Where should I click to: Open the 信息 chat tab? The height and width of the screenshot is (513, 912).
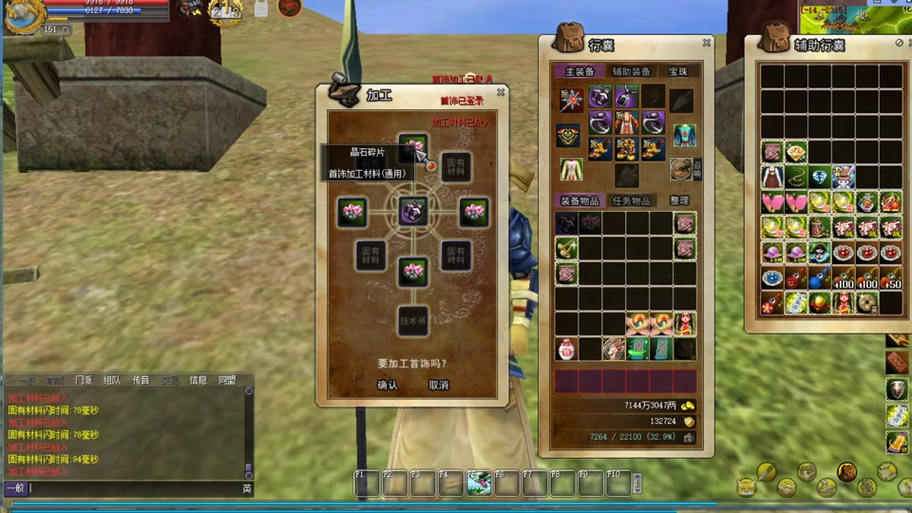coord(198,380)
